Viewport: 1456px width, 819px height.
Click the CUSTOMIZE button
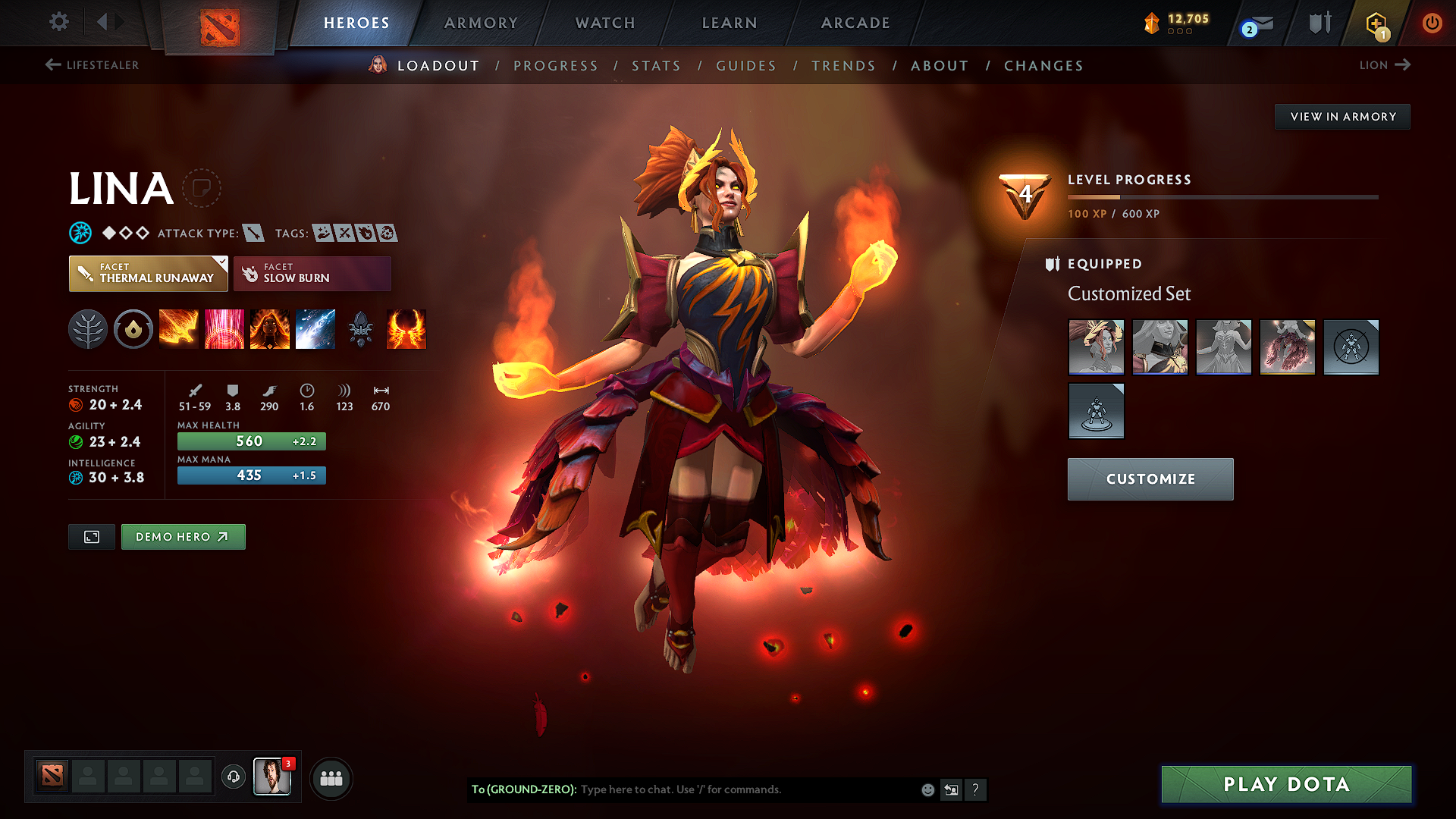(x=1150, y=479)
